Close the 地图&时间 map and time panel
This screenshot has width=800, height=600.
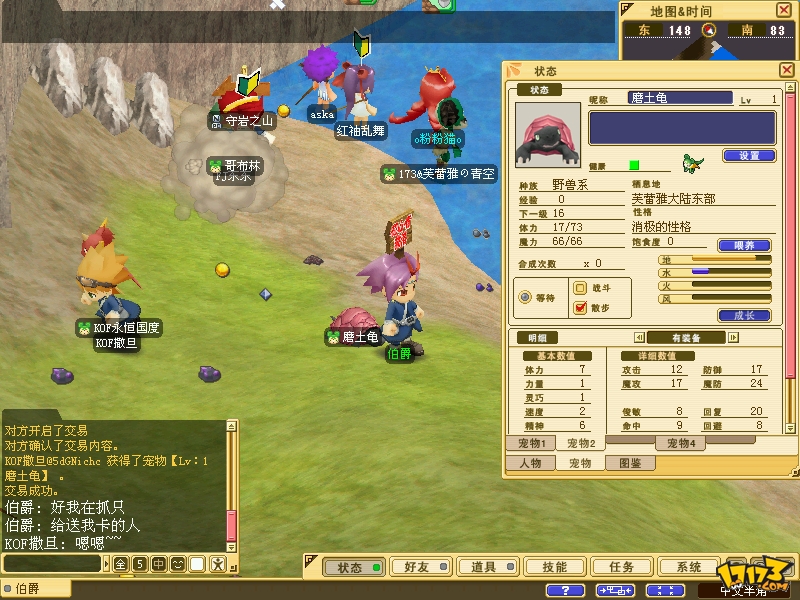[783, 10]
